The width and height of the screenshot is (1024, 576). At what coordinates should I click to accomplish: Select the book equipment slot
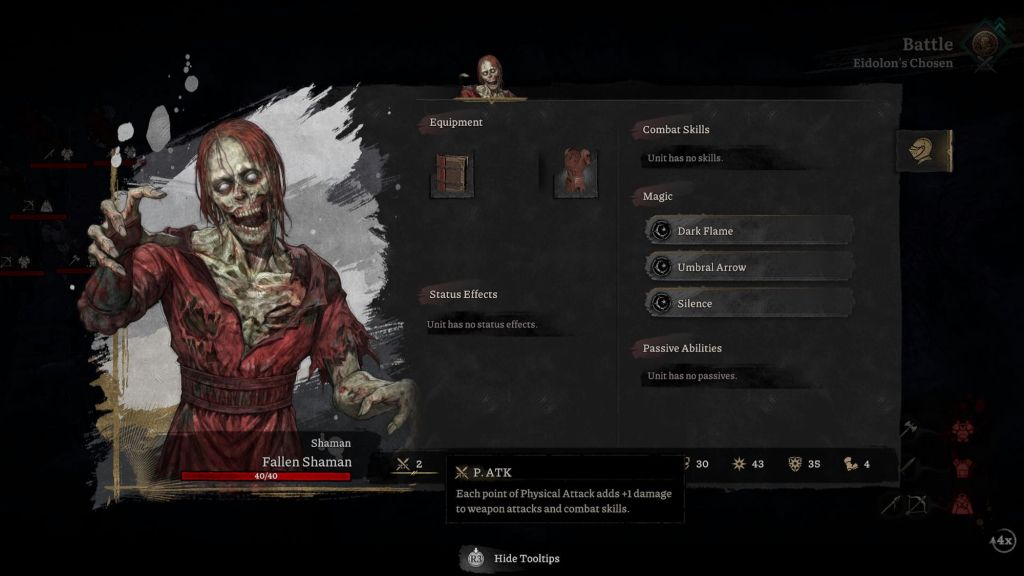(452, 174)
